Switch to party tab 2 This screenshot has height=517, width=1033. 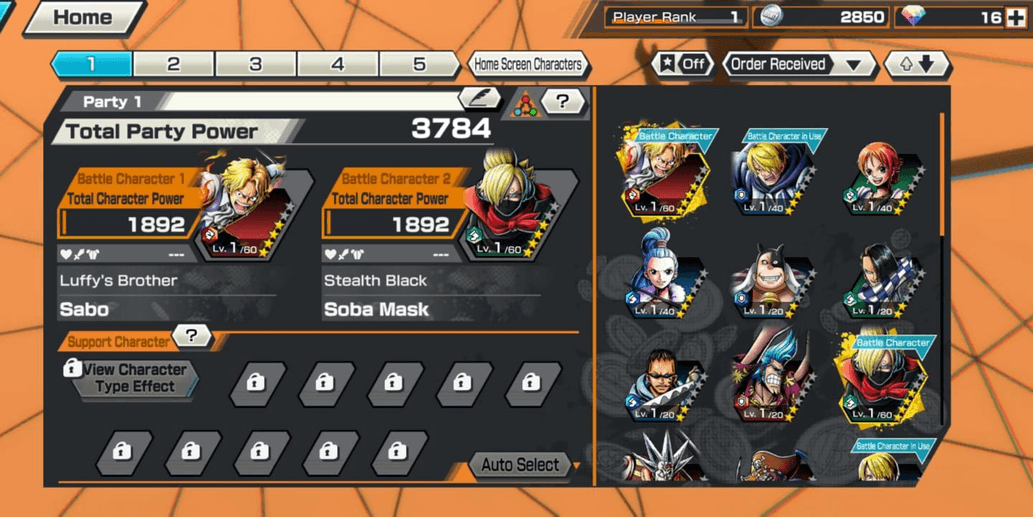coord(173,64)
